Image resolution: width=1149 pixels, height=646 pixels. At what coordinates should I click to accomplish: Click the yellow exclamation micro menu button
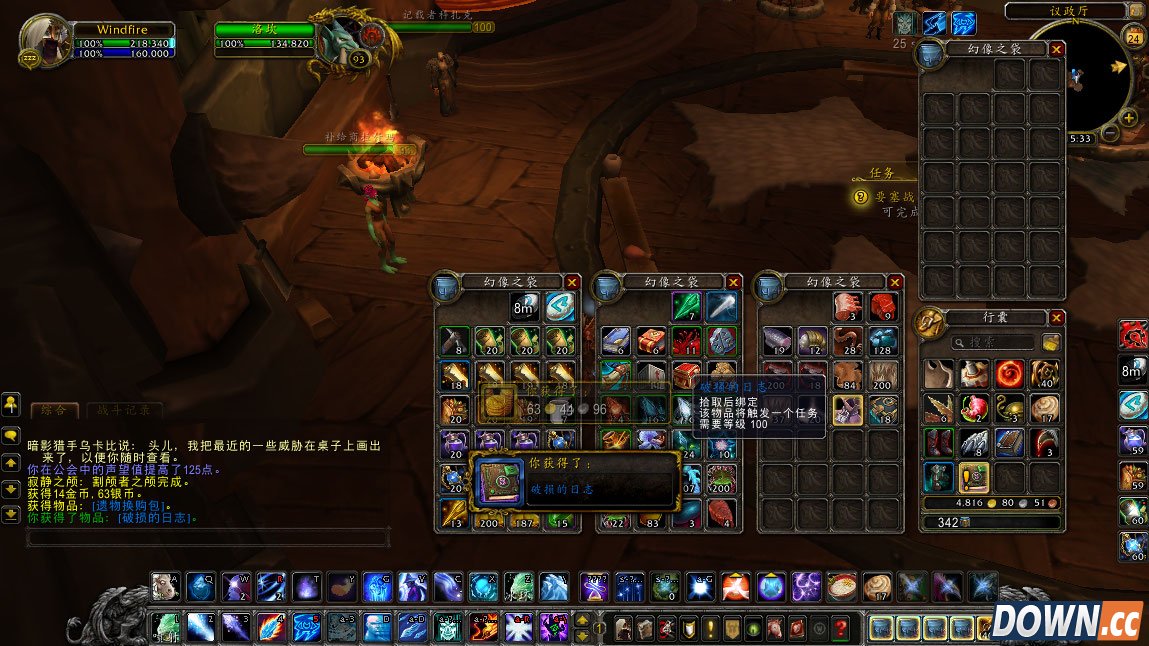pyautogui.click(x=710, y=628)
